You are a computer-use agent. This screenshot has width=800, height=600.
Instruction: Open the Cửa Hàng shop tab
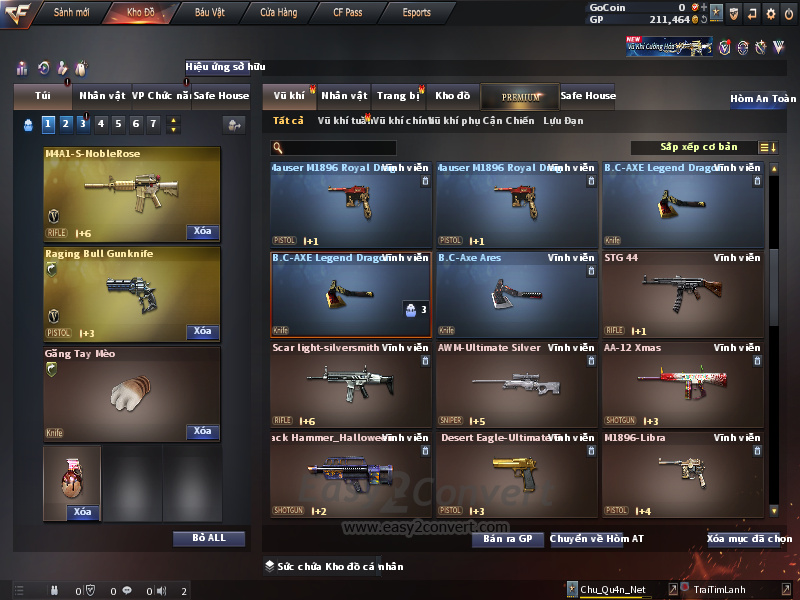(x=278, y=13)
